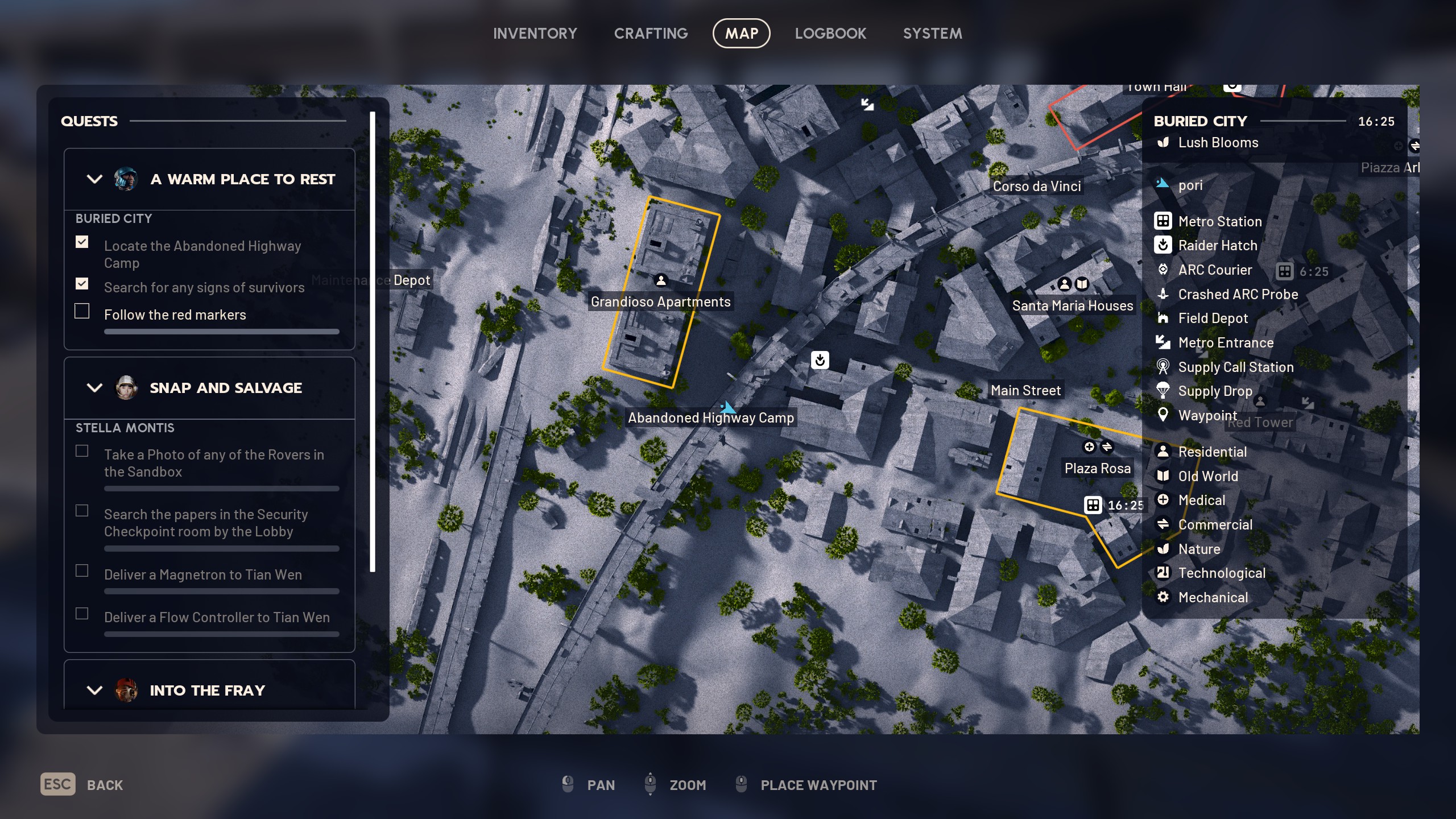Open the Inventory tab

(x=535, y=34)
